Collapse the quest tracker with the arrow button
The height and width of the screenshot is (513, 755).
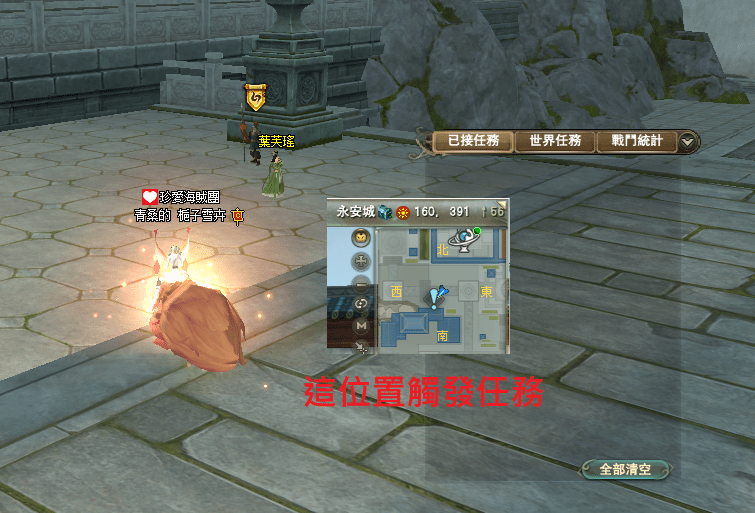[688, 142]
